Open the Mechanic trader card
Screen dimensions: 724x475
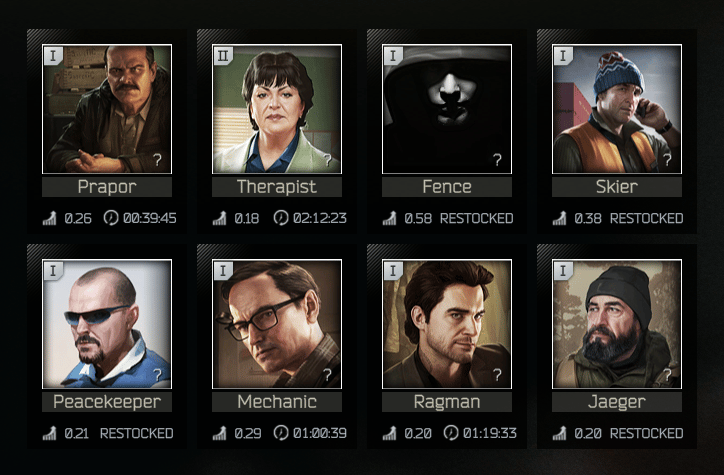click(x=277, y=323)
